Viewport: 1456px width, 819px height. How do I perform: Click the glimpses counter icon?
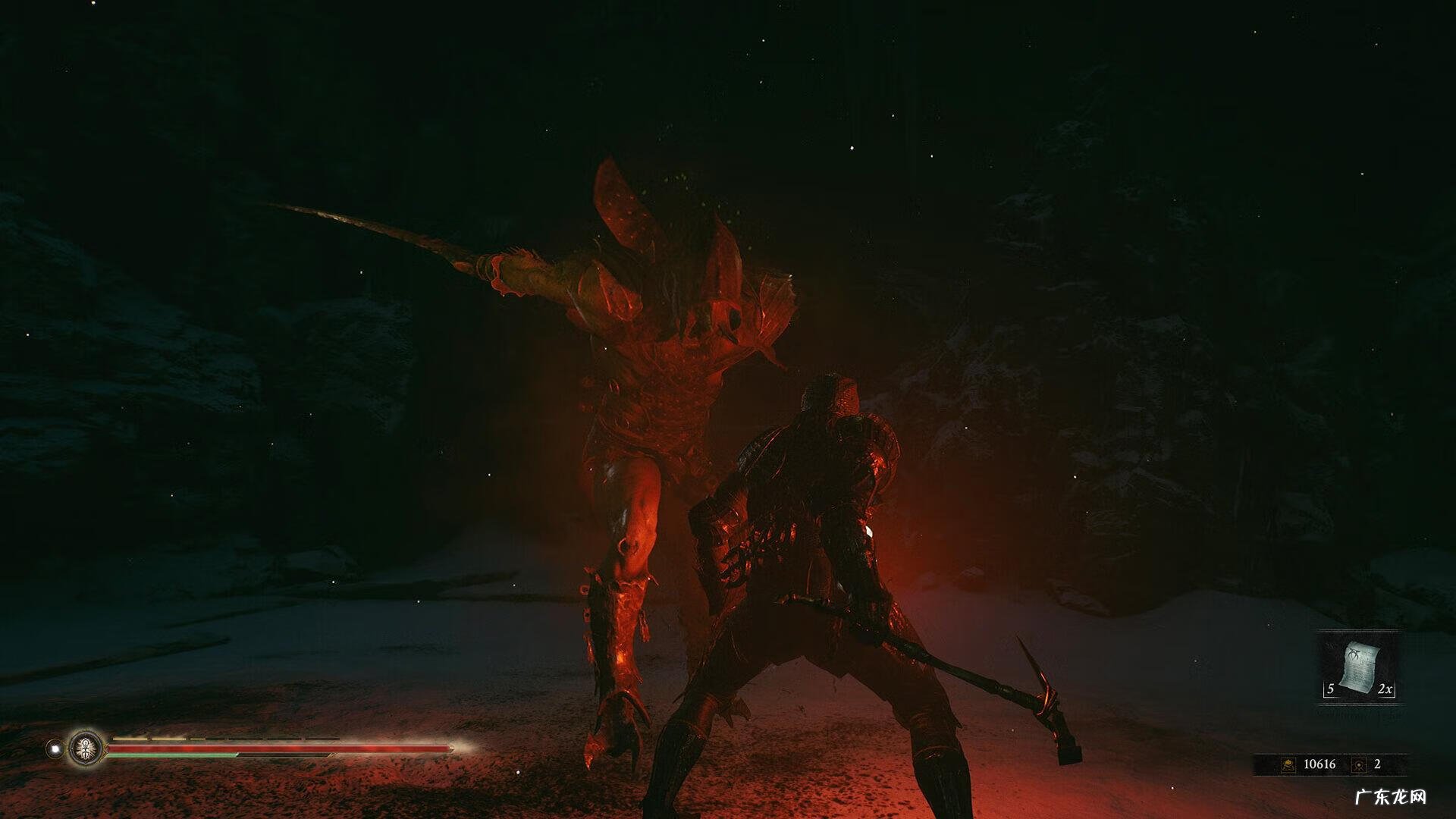[x=1358, y=764]
